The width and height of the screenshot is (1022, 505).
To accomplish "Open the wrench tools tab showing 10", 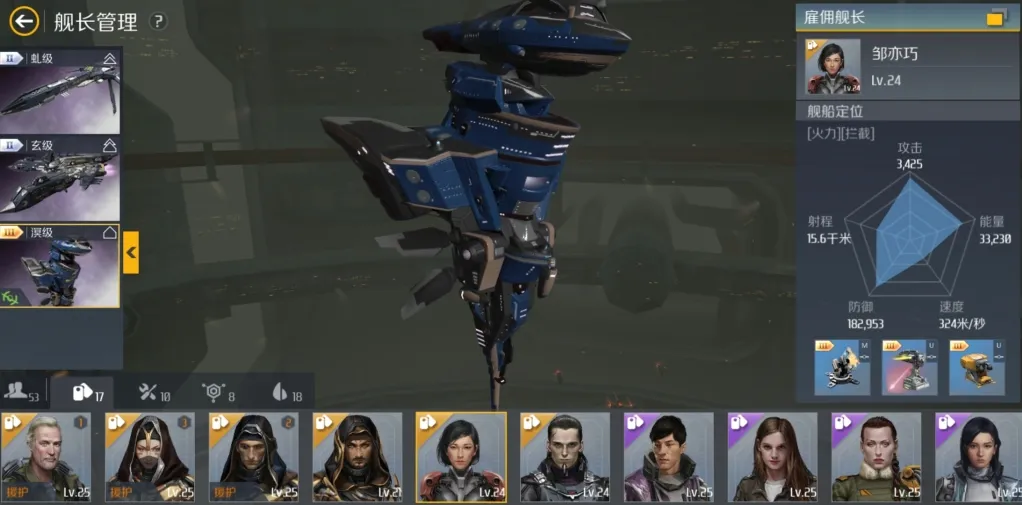I will pyautogui.click(x=154, y=393).
